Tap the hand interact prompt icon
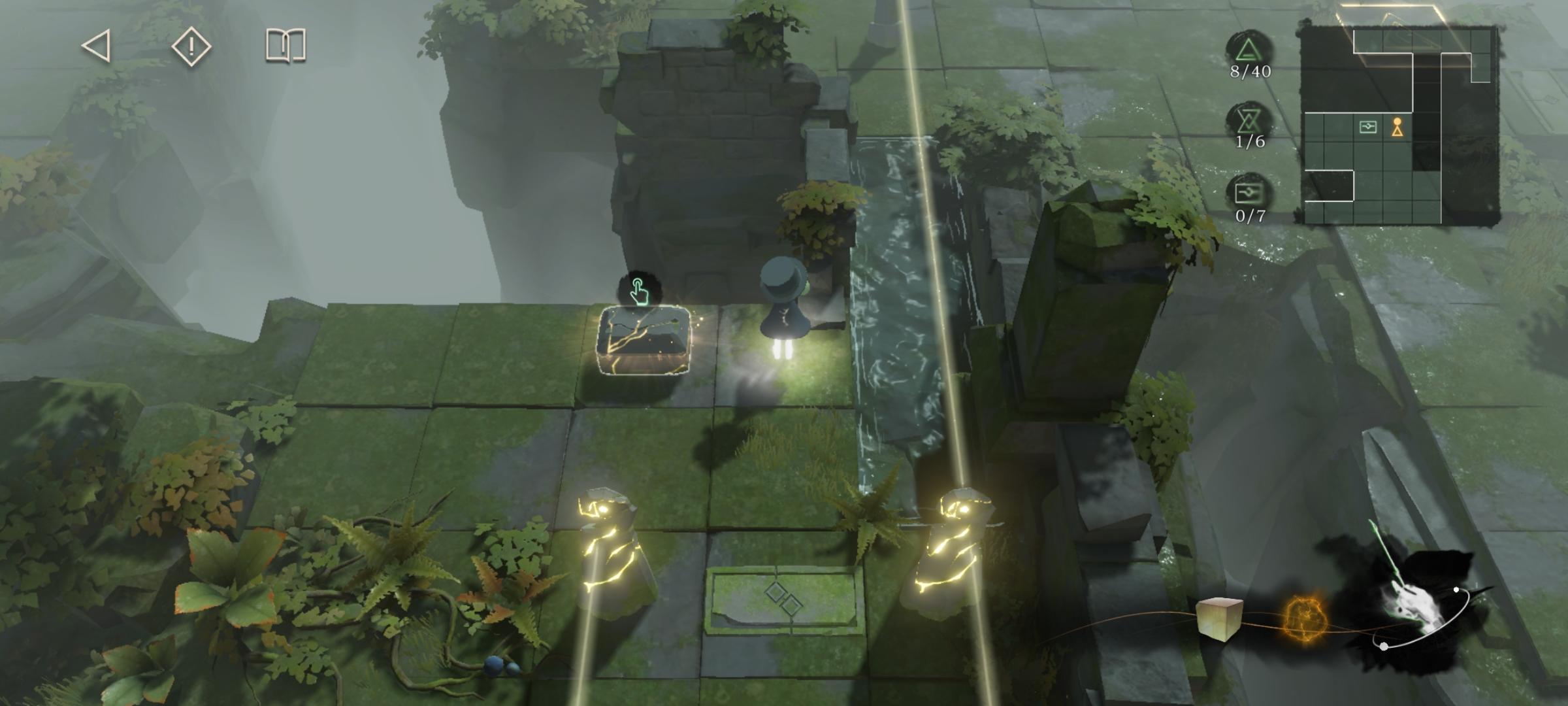Image resolution: width=1568 pixels, height=706 pixels. coord(638,291)
